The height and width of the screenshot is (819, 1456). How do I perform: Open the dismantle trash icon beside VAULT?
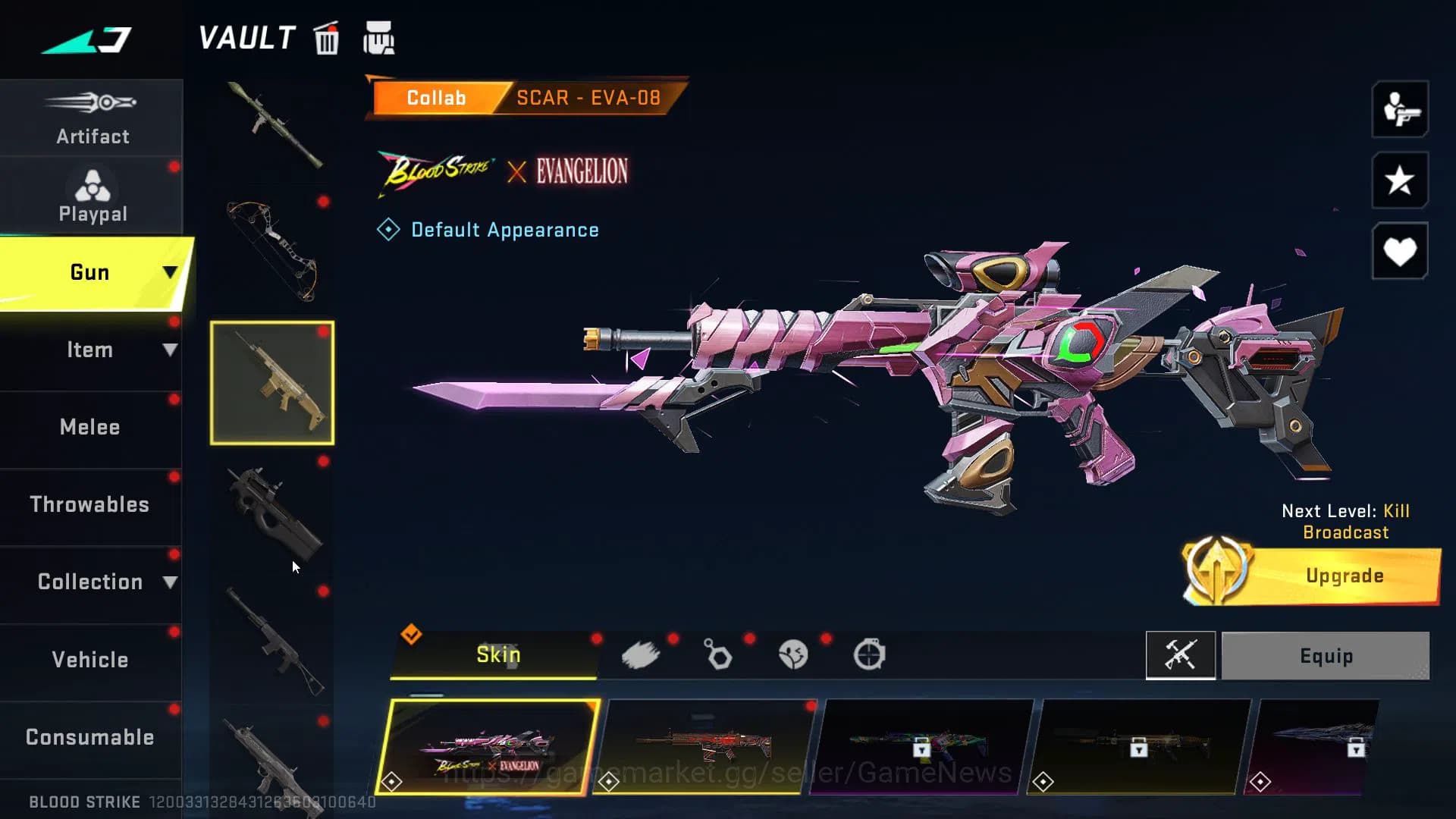pos(326,39)
